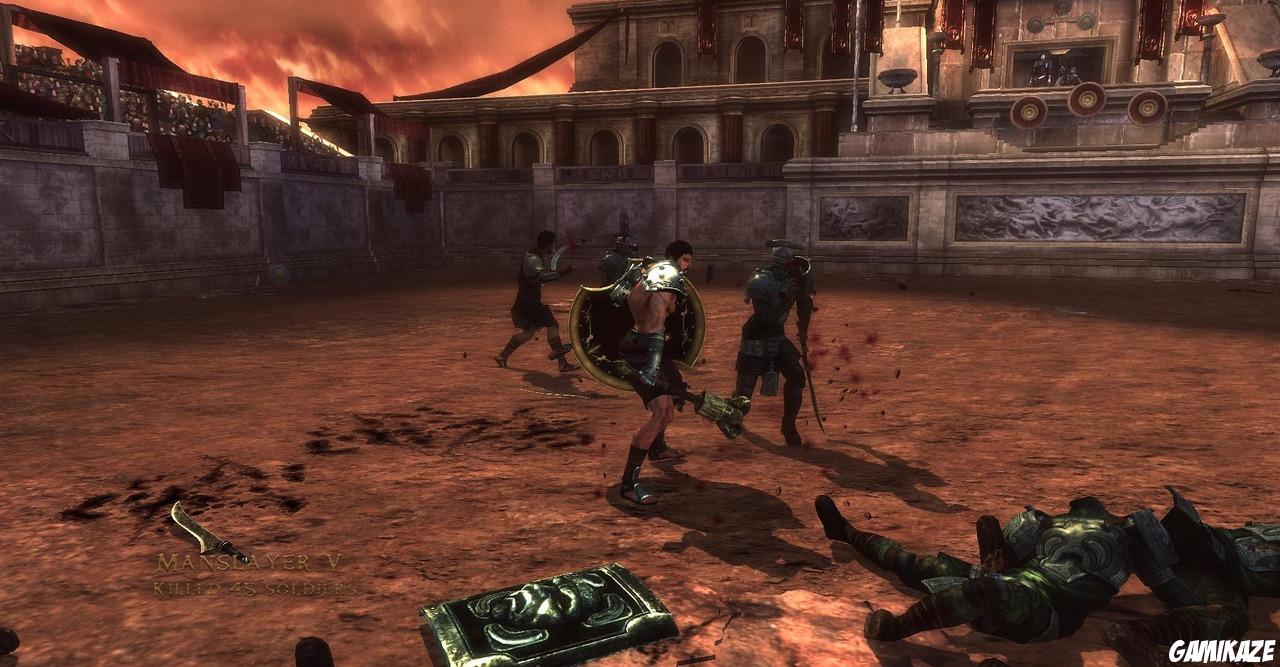Click the curved dagger achievement icon

click(206, 532)
